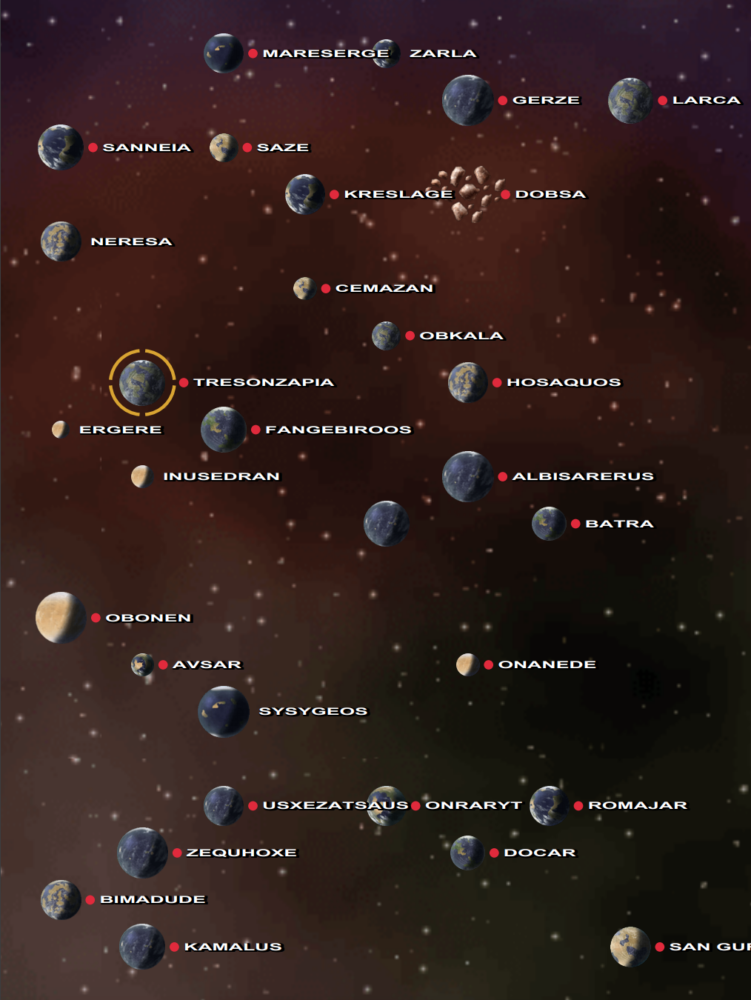Select planet Hosaquos
751x1000 pixels.
(467, 382)
